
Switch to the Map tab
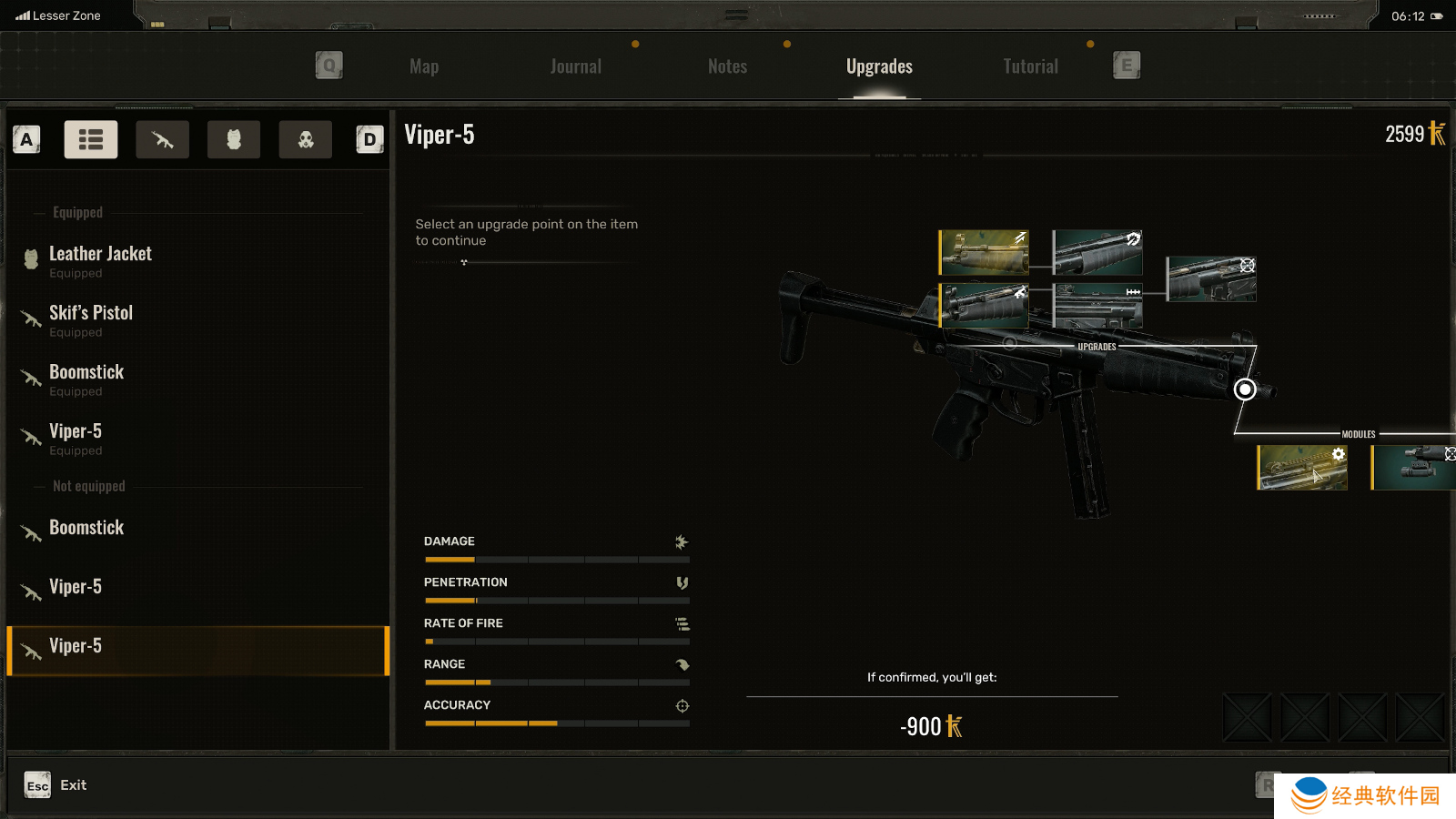pyautogui.click(x=424, y=66)
